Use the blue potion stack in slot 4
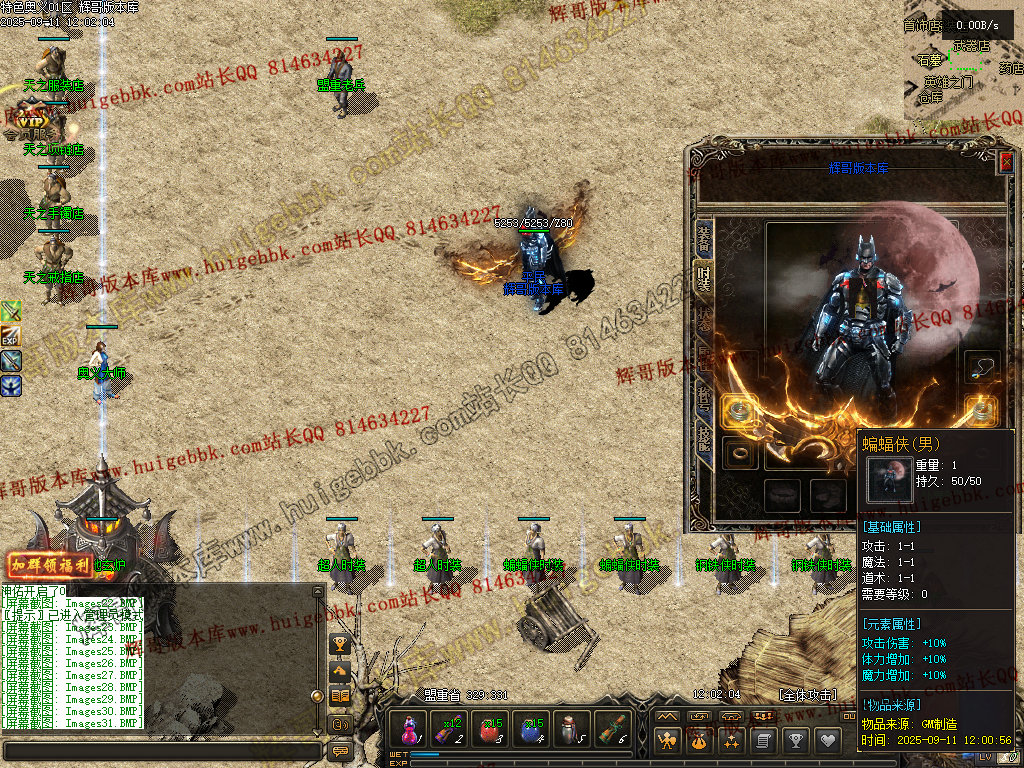 pos(531,728)
